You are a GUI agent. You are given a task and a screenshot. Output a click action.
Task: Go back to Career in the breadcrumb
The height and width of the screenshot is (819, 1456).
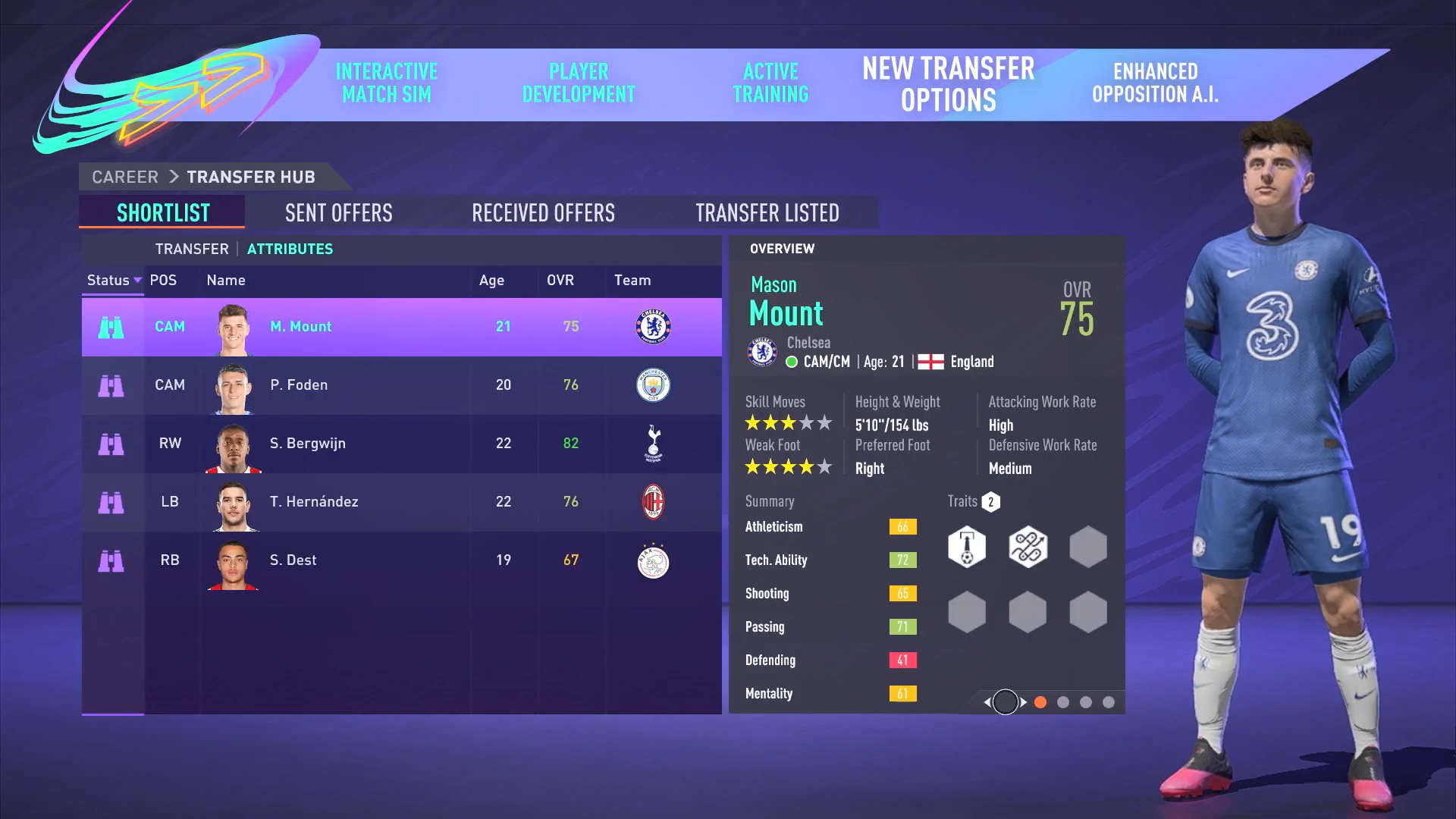[x=125, y=177]
